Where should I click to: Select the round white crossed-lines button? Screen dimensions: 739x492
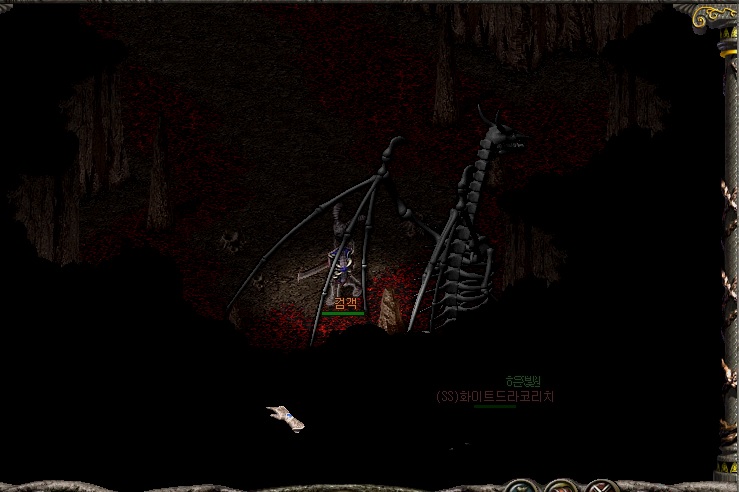pos(599,488)
